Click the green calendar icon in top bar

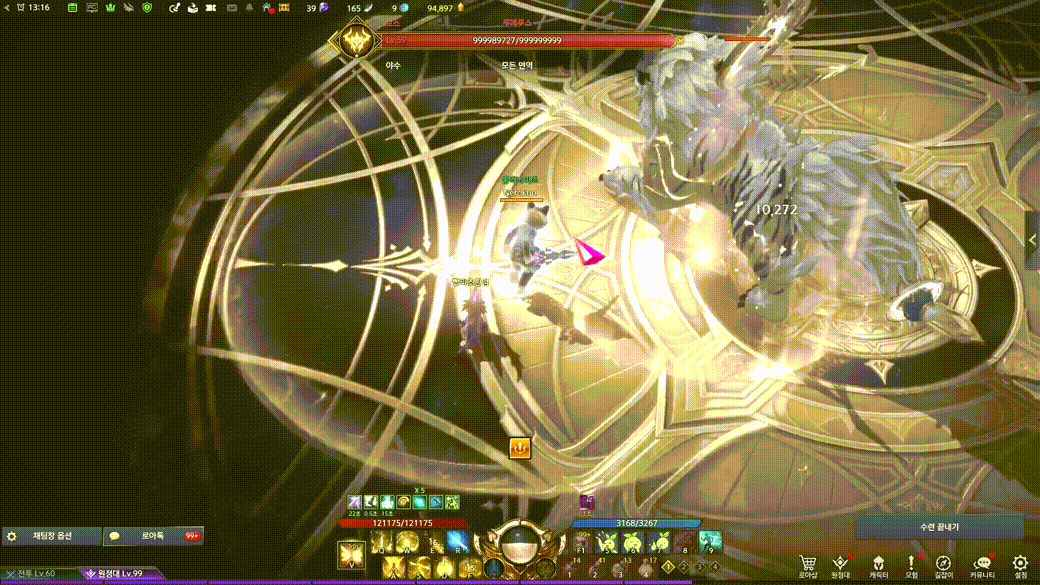point(73,8)
